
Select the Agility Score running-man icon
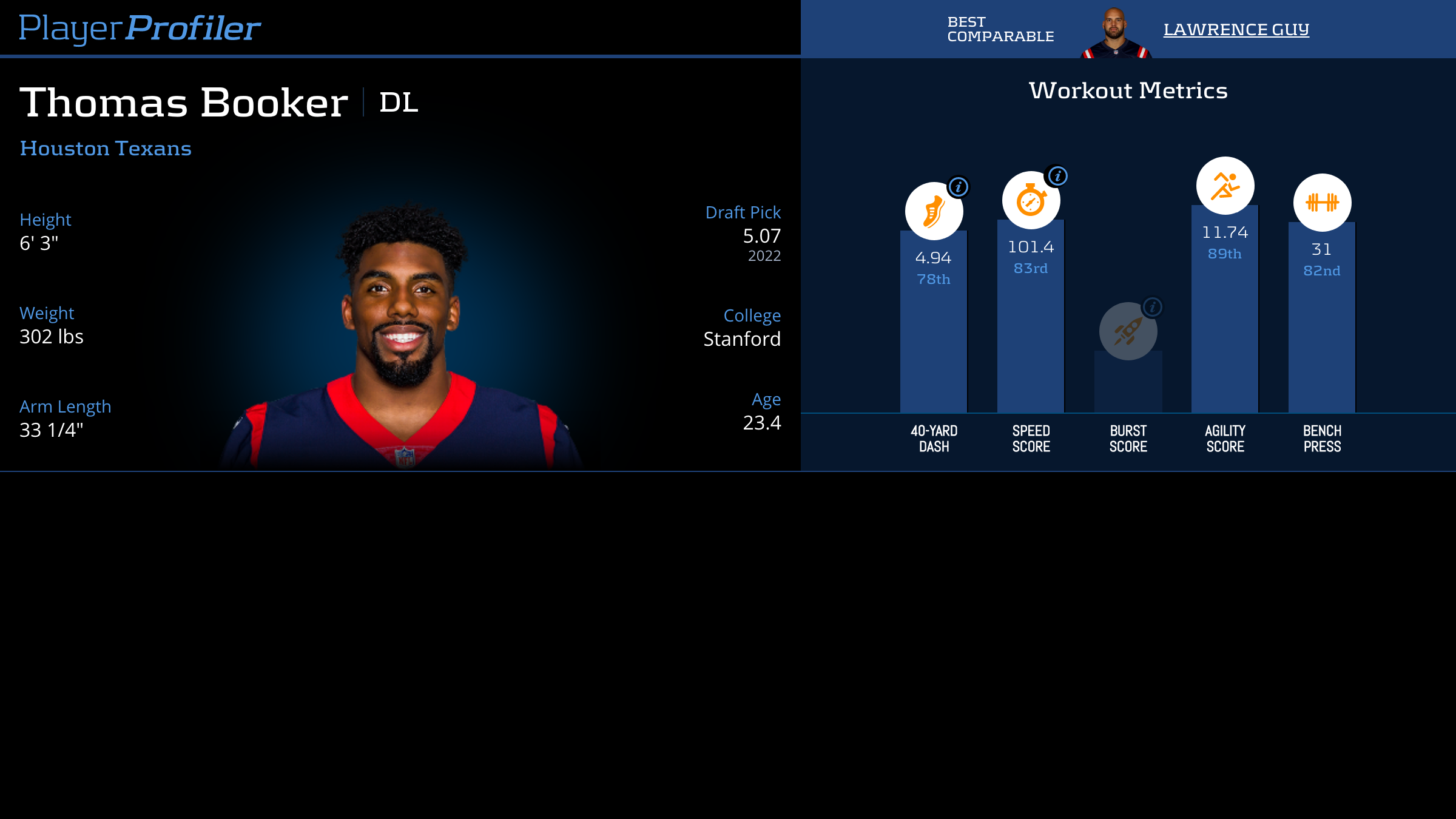(1225, 186)
